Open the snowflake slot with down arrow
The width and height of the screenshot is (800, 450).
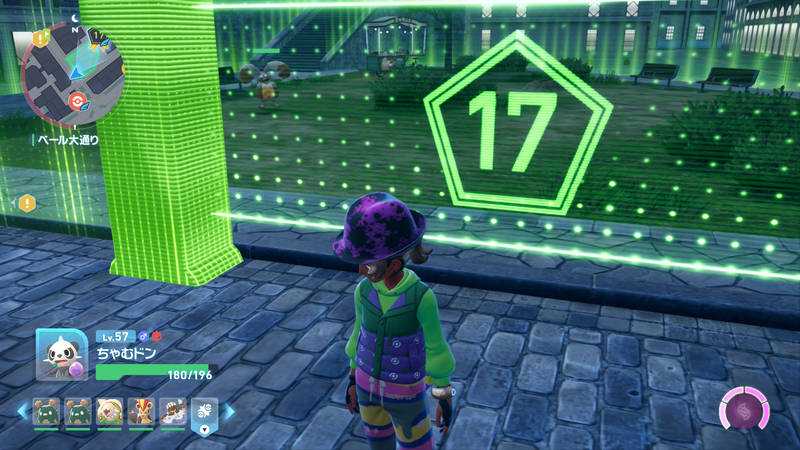pos(204,413)
